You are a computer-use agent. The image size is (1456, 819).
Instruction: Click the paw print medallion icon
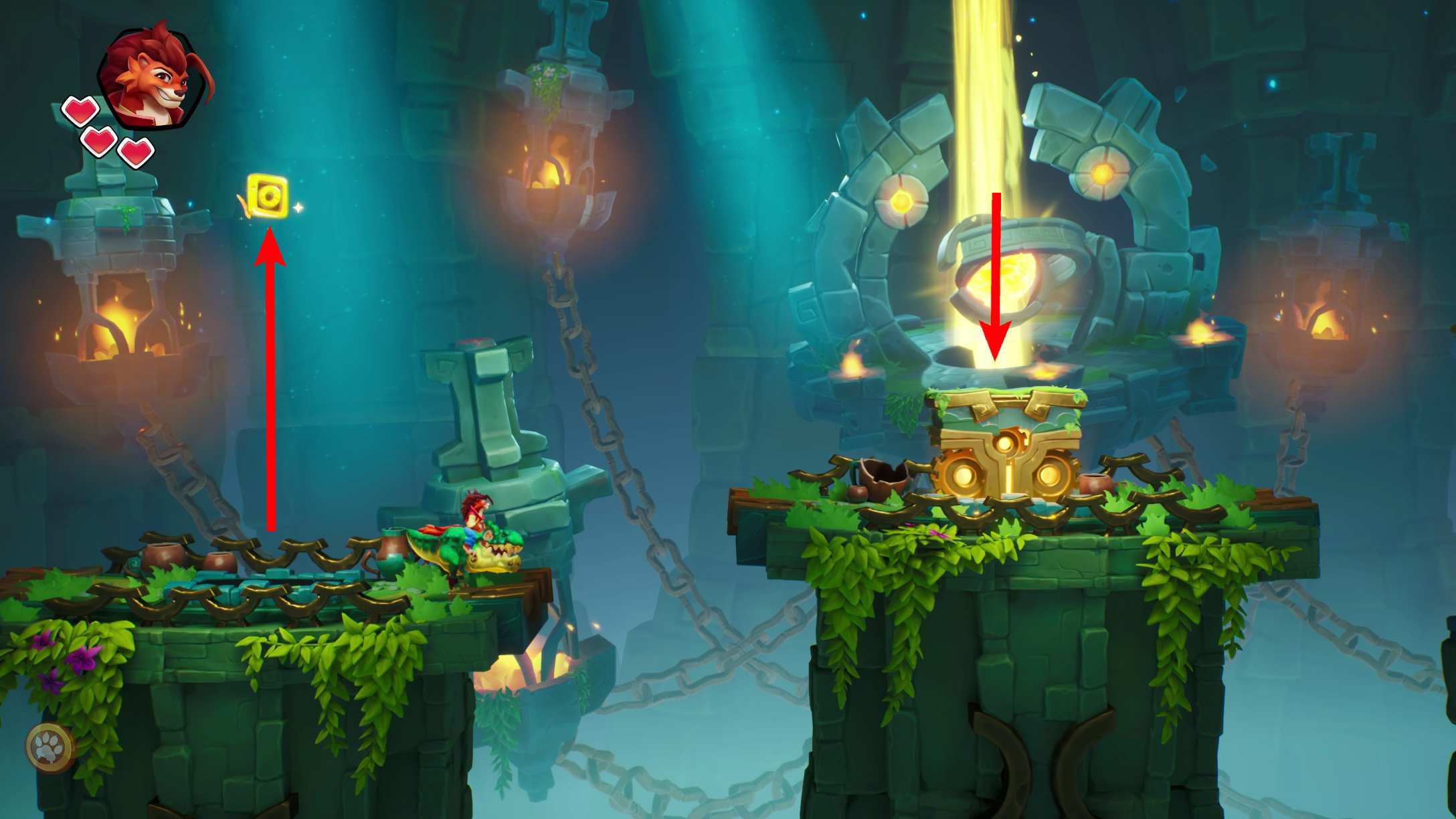(50, 748)
